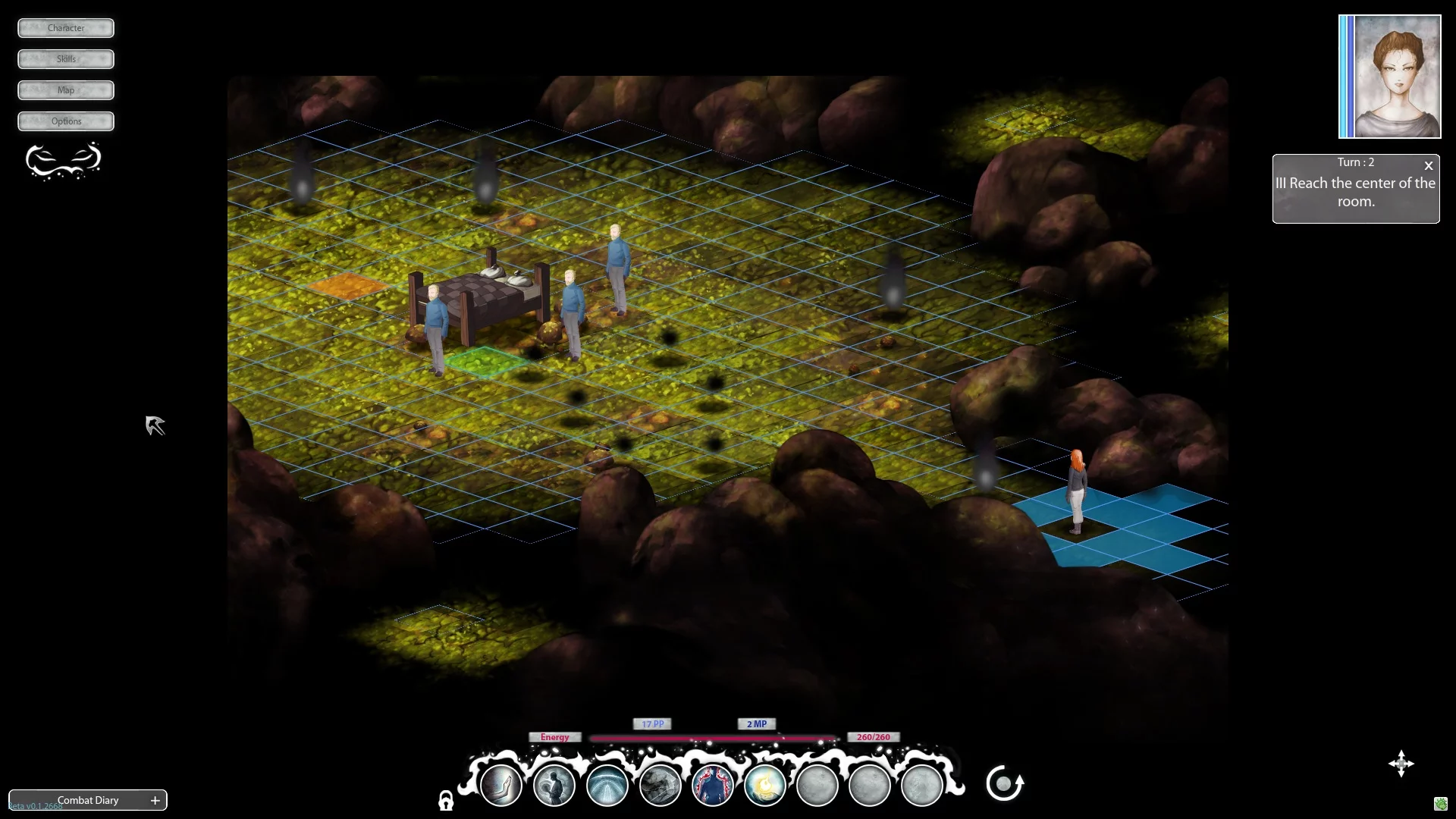Close the objective tracker panel
The width and height of the screenshot is (1456, 819).
click(x=1429, y=165)
